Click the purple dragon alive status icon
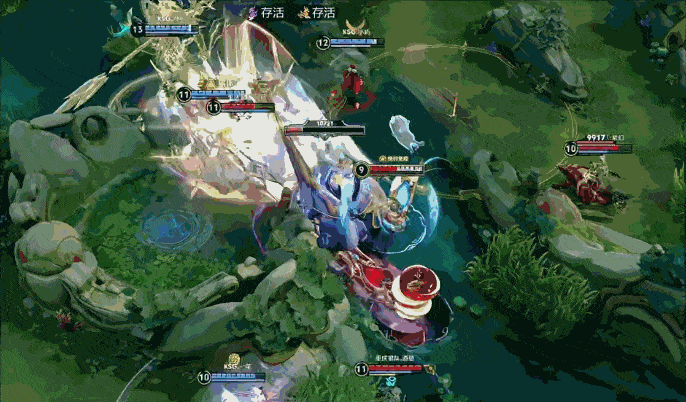Viewport: 686px width, 402px height. coord(252,13)
